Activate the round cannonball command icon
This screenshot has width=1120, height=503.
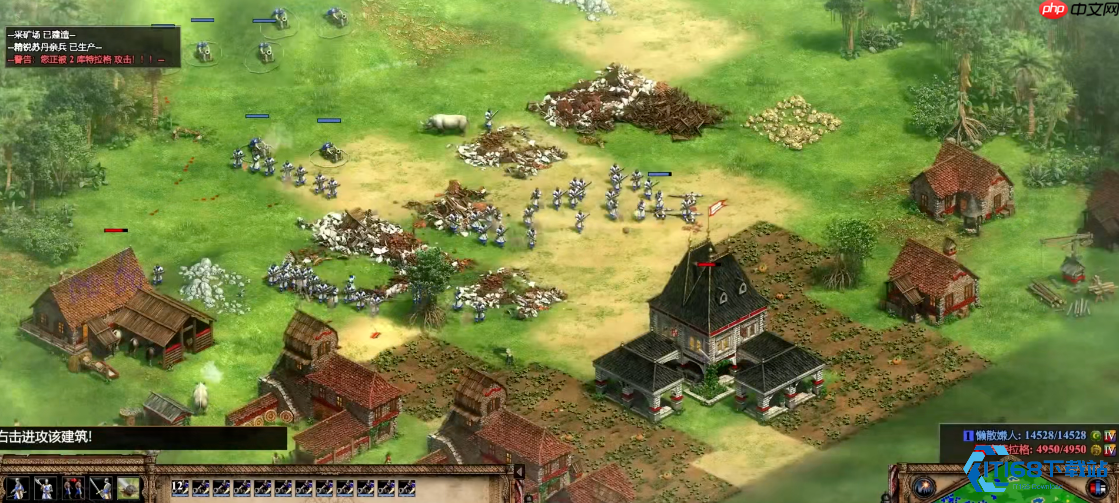(127, 489)
